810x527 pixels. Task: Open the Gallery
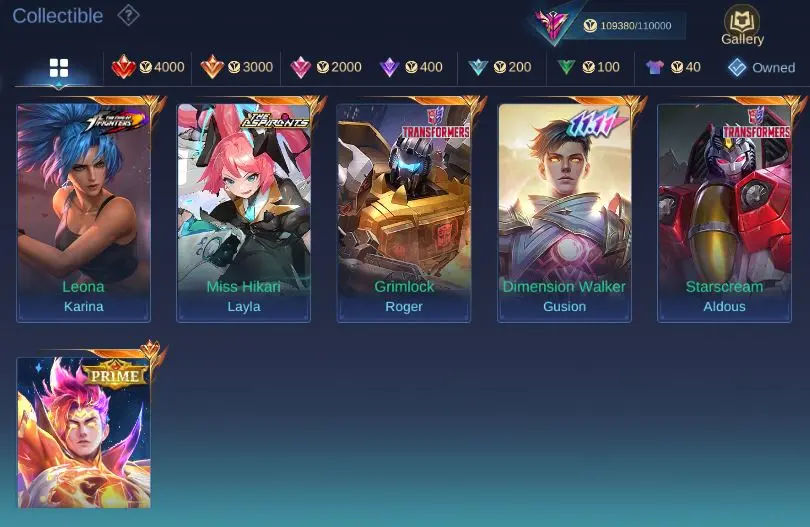pyautogui.click(x=742, y=23)
